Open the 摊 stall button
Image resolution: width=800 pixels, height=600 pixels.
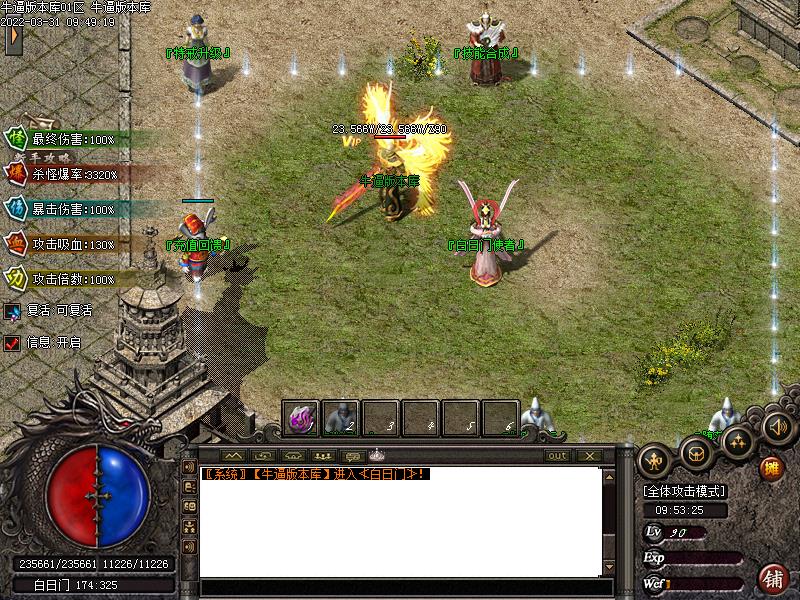pyautogui.click(x=771, y=468)
